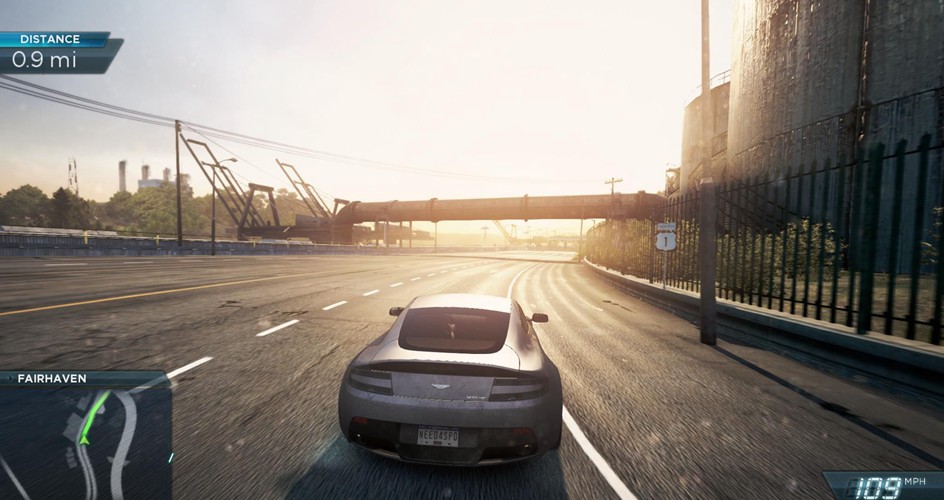Open the Fairhaven minimap
The image size is (944, 500).
85,440
